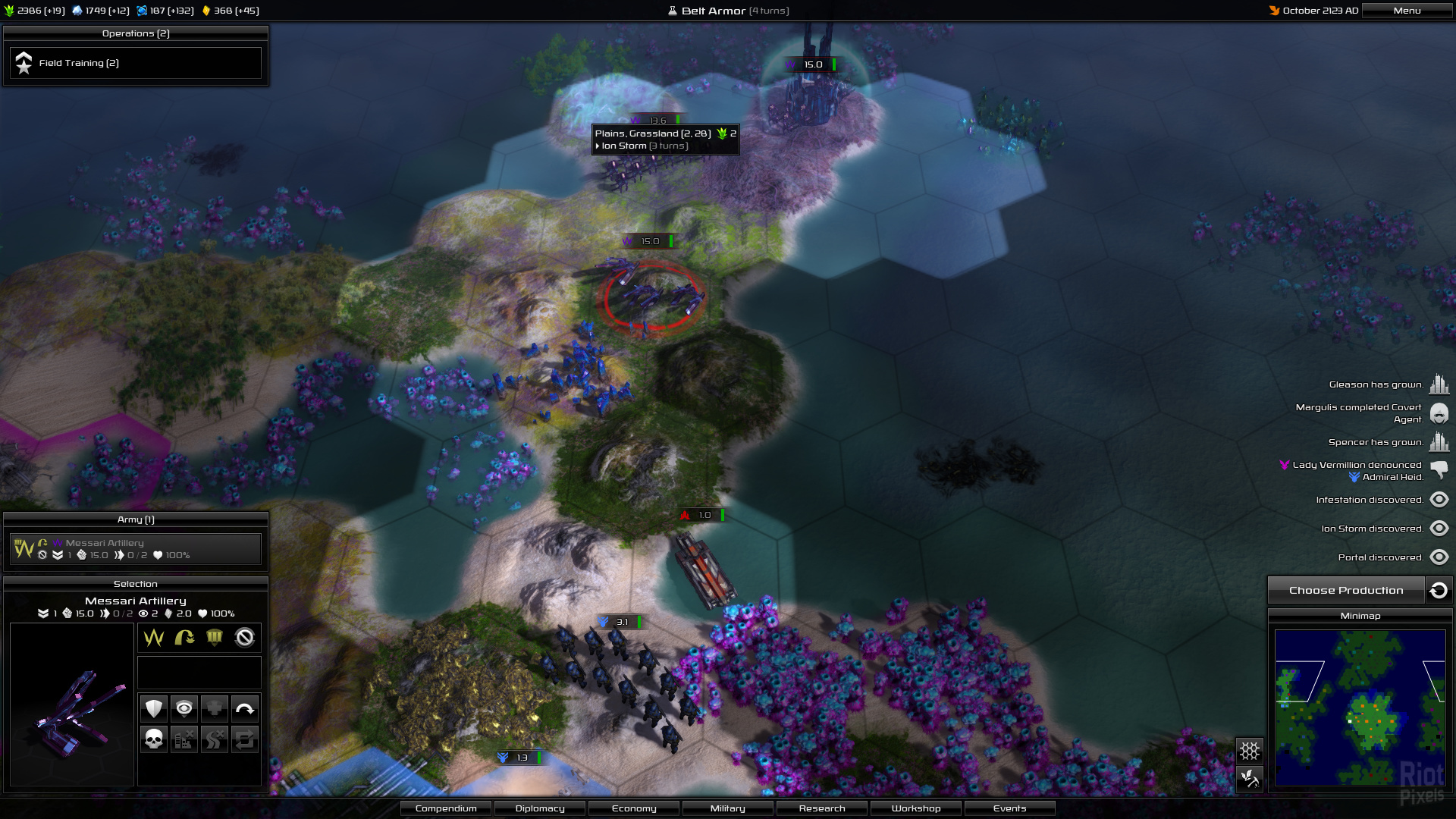Open the Military screen
The image size is (1456, 819).
pyautogui.click(x=728, y=808)
